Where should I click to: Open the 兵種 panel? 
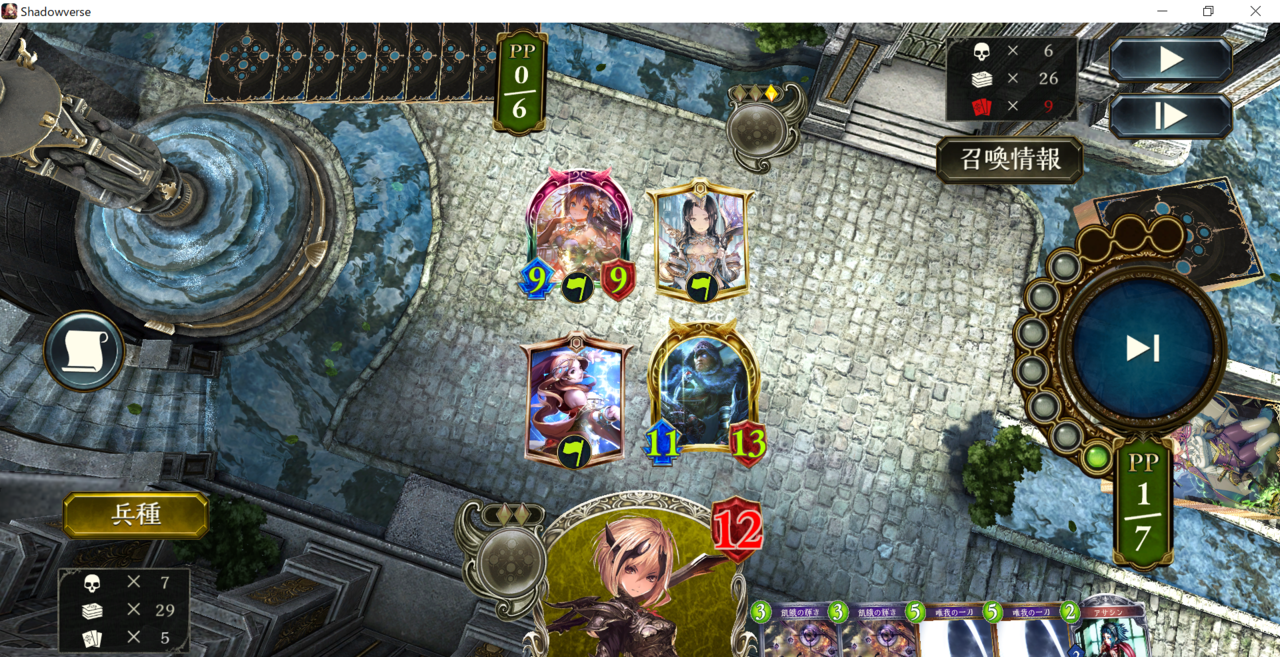[136, 515]
